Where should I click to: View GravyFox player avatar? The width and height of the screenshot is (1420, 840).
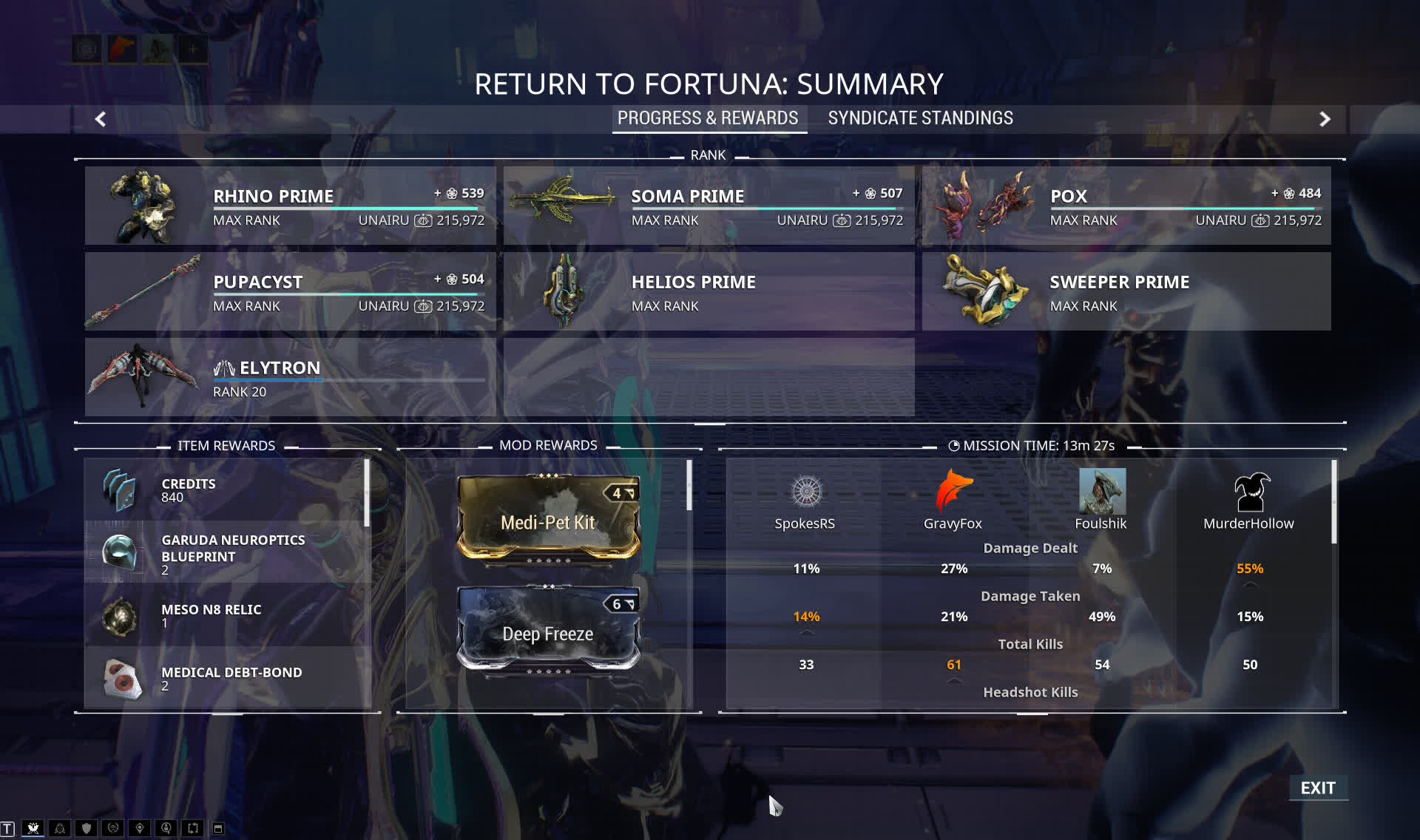tap(953, 491)
